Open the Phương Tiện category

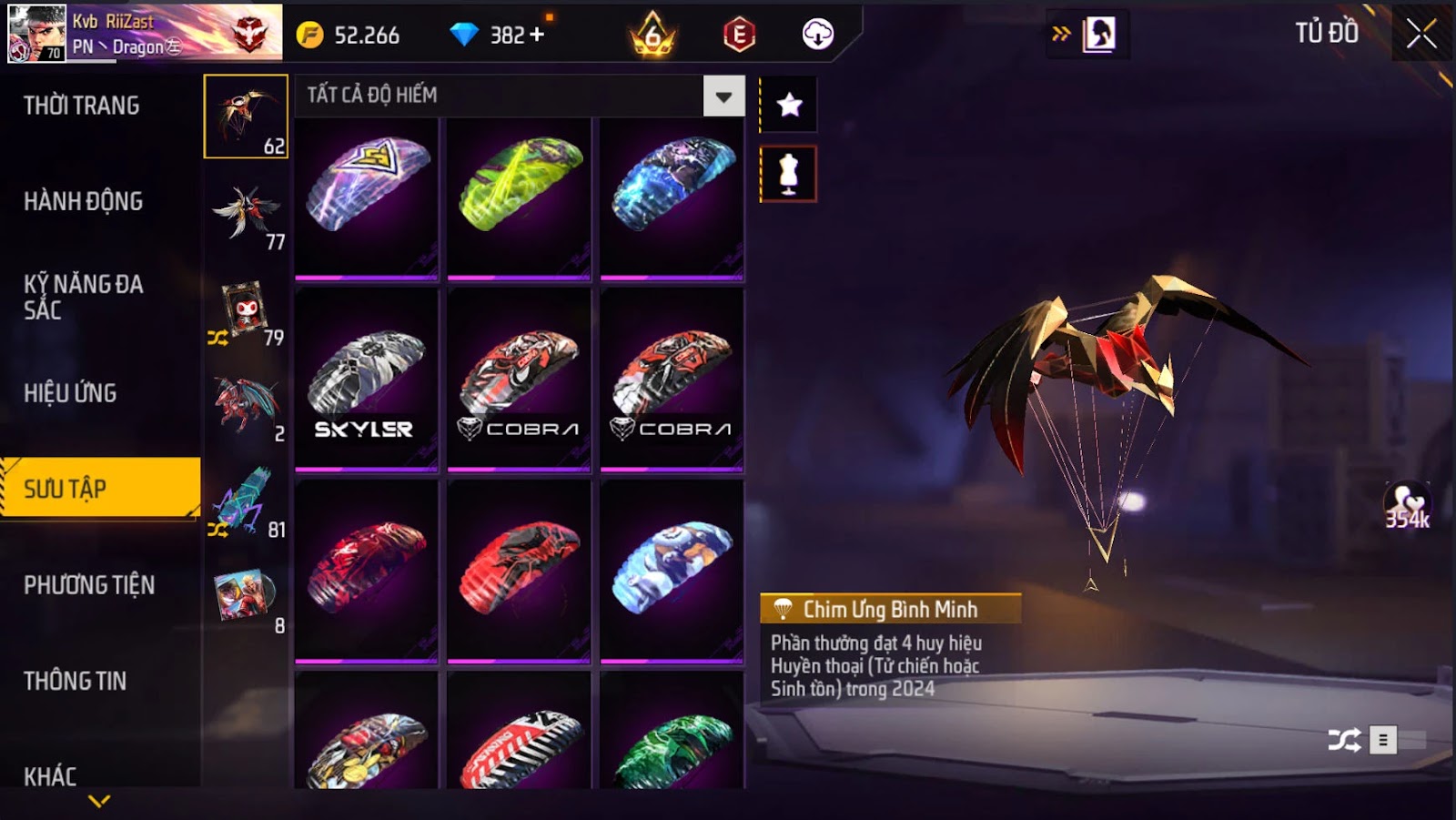coord(89,585)
